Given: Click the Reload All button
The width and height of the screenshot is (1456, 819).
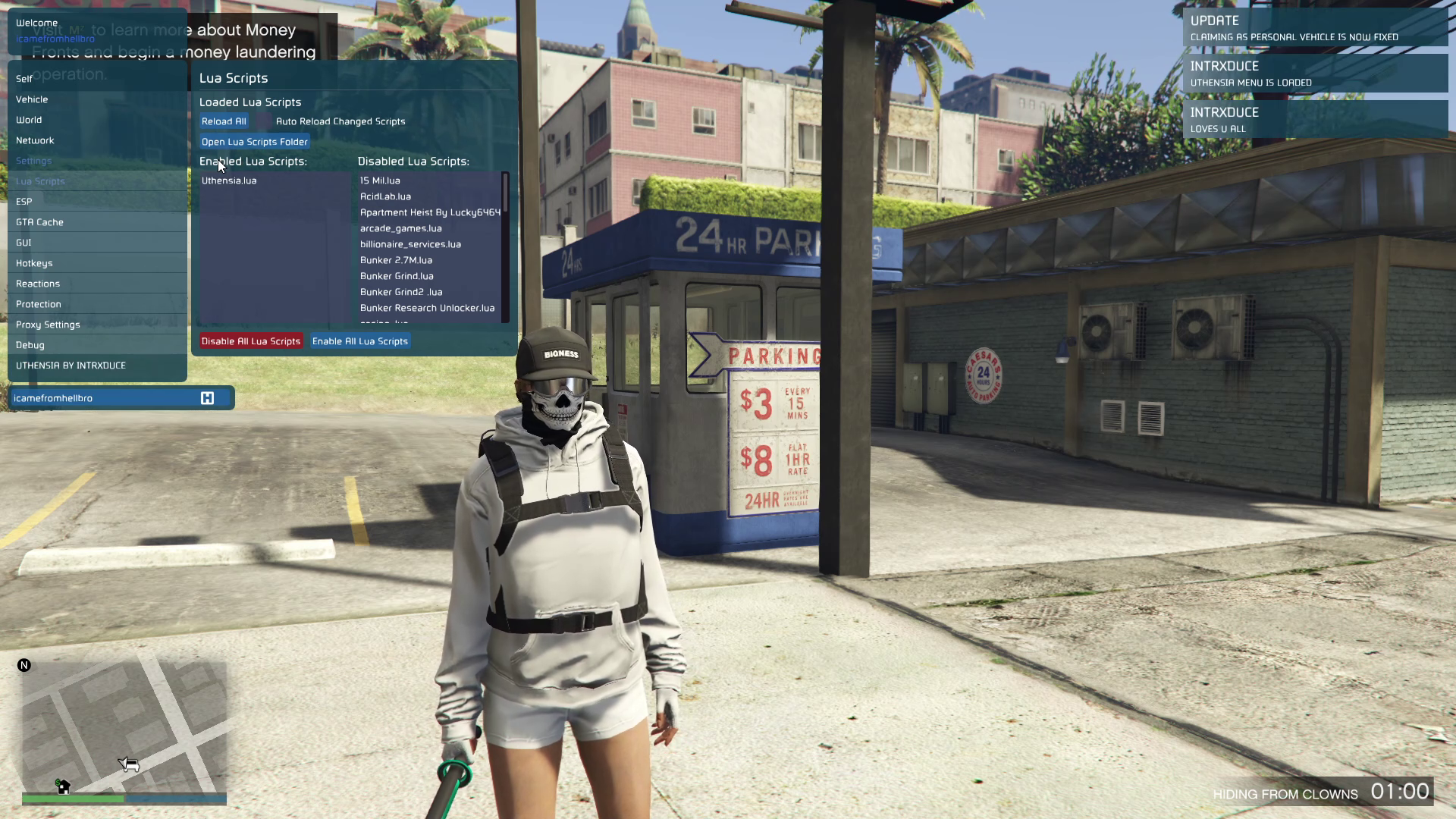Looking at the screenshot, I should [x=224, y=121].
